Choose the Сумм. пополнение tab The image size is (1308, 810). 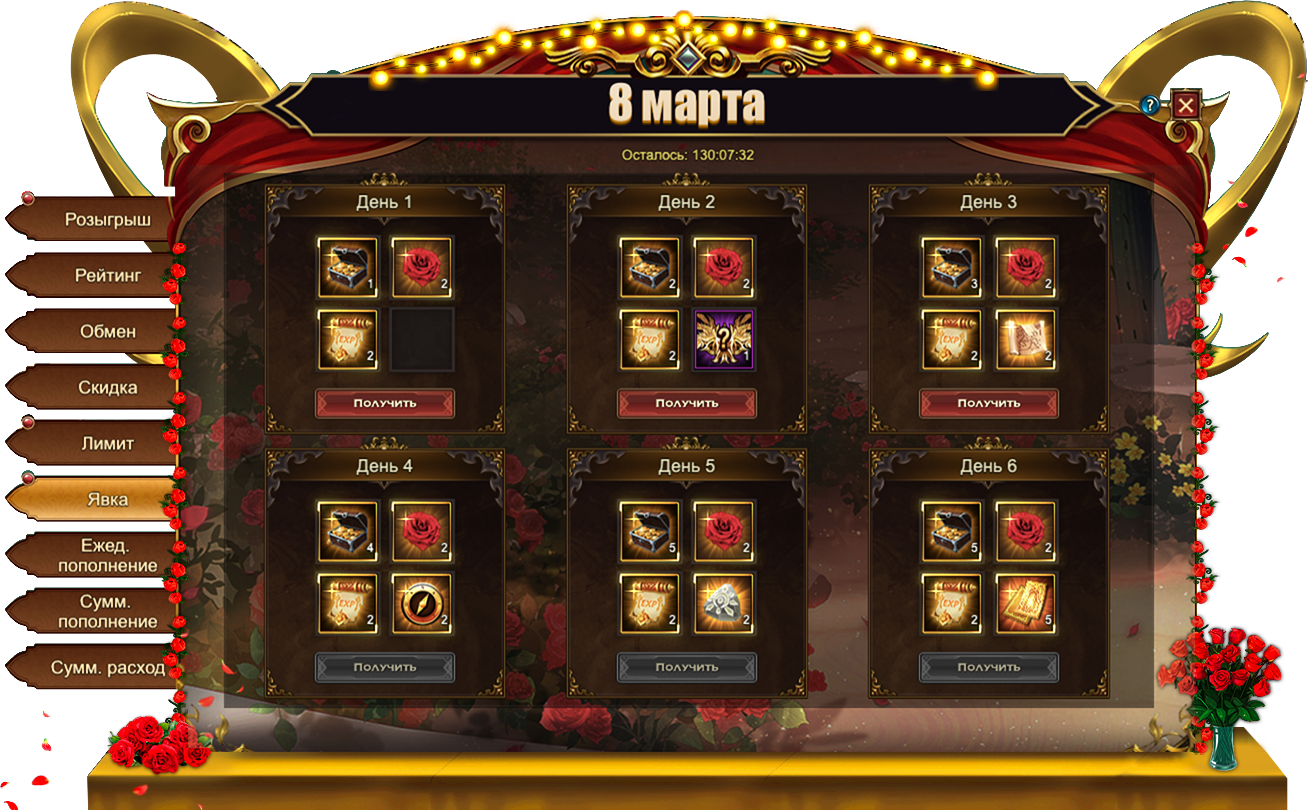(x=107, y=611)
